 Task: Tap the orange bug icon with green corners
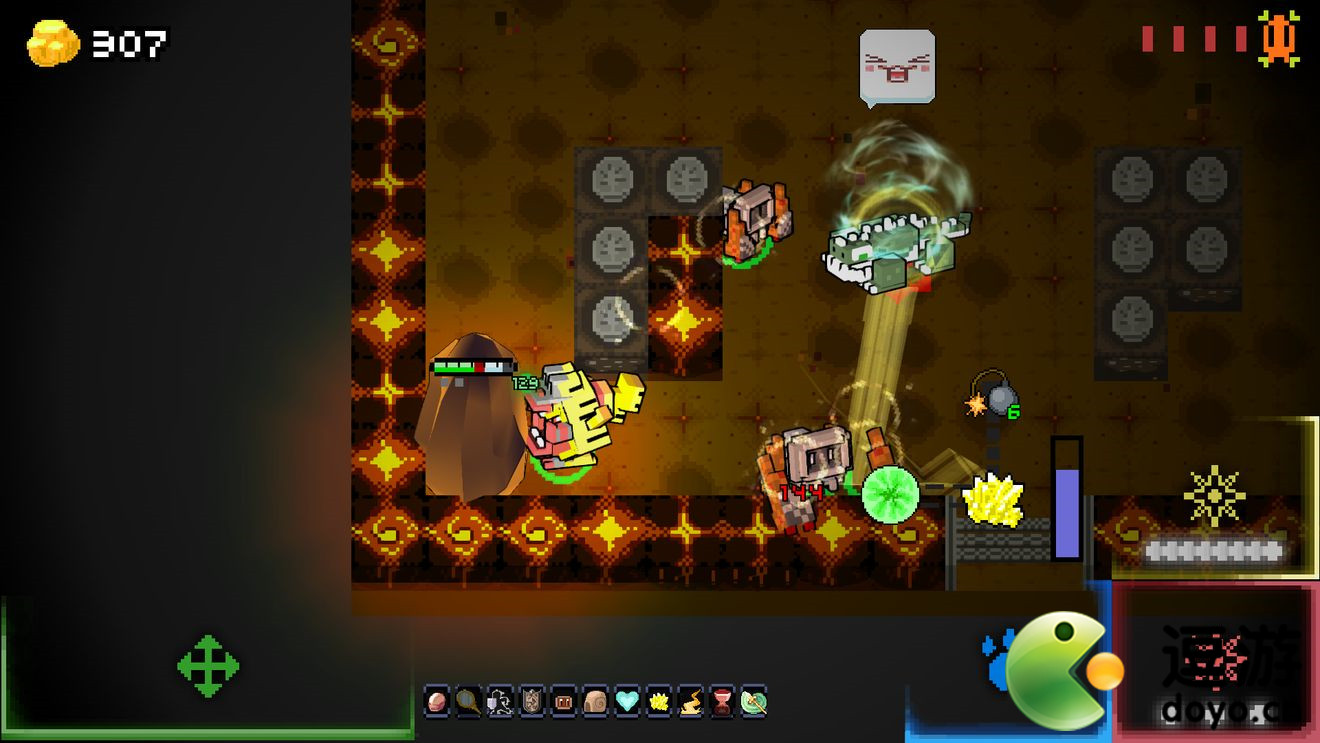(1278, 38)
